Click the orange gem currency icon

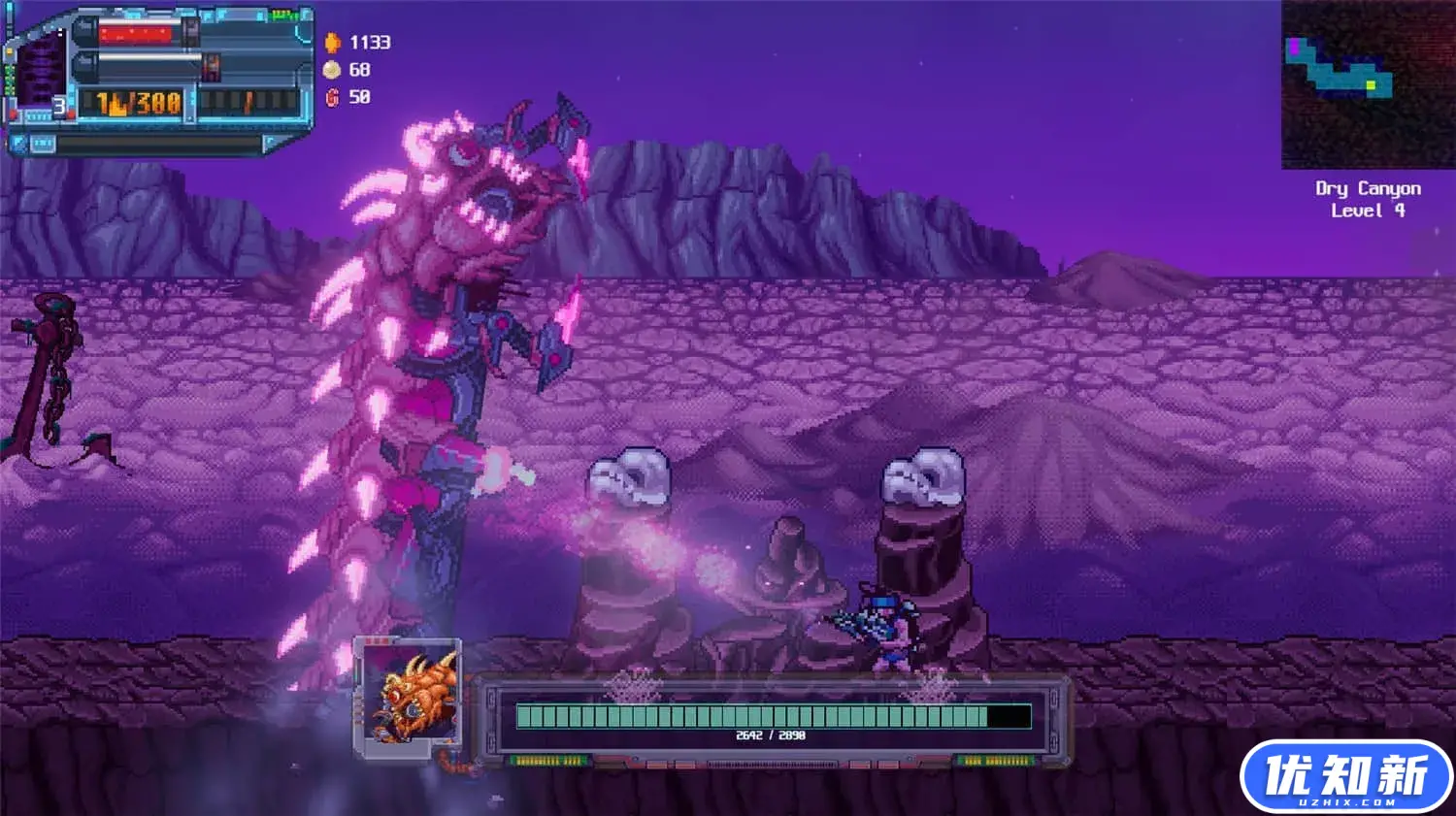pyautogui.click(x=332, y=43)
